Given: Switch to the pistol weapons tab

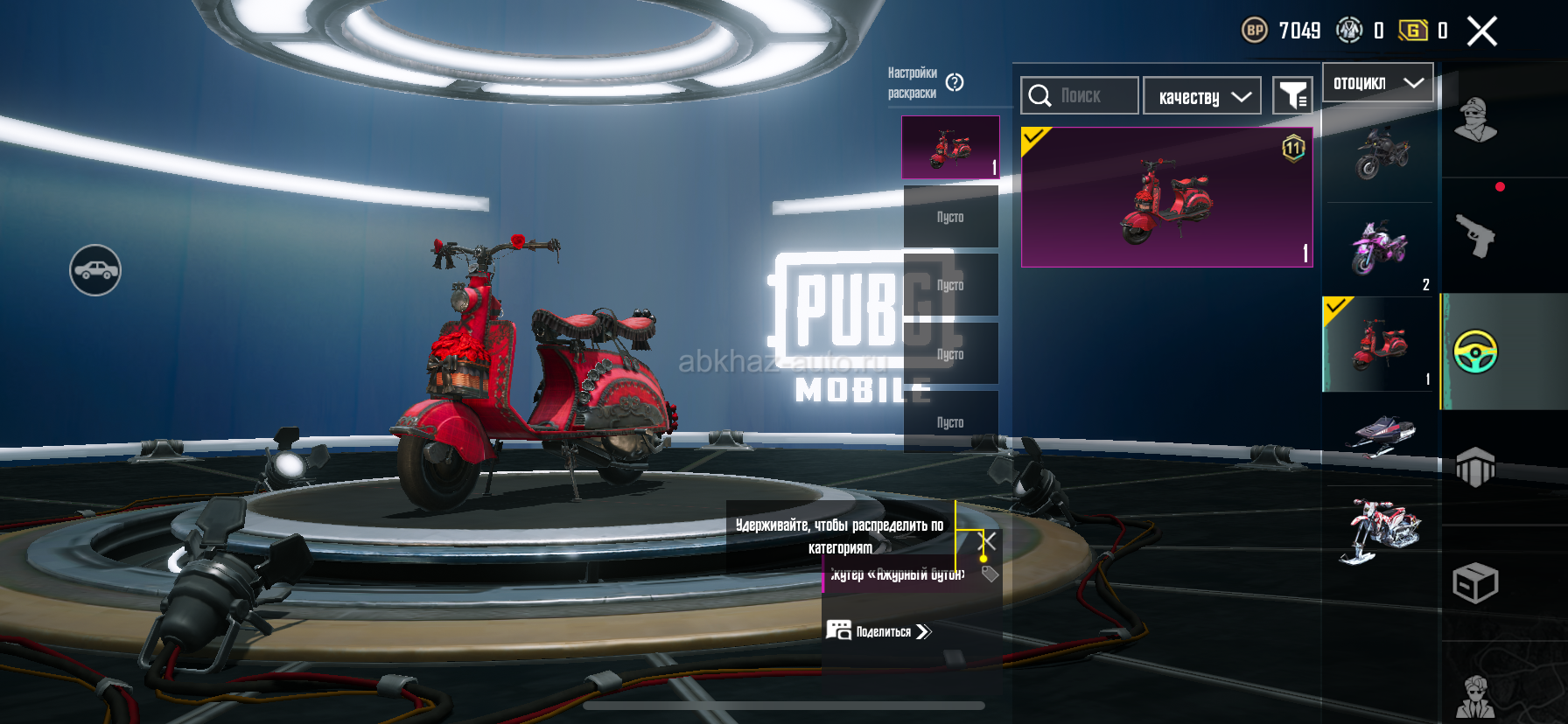Looking at the screenshot, I should [1476, 235].
